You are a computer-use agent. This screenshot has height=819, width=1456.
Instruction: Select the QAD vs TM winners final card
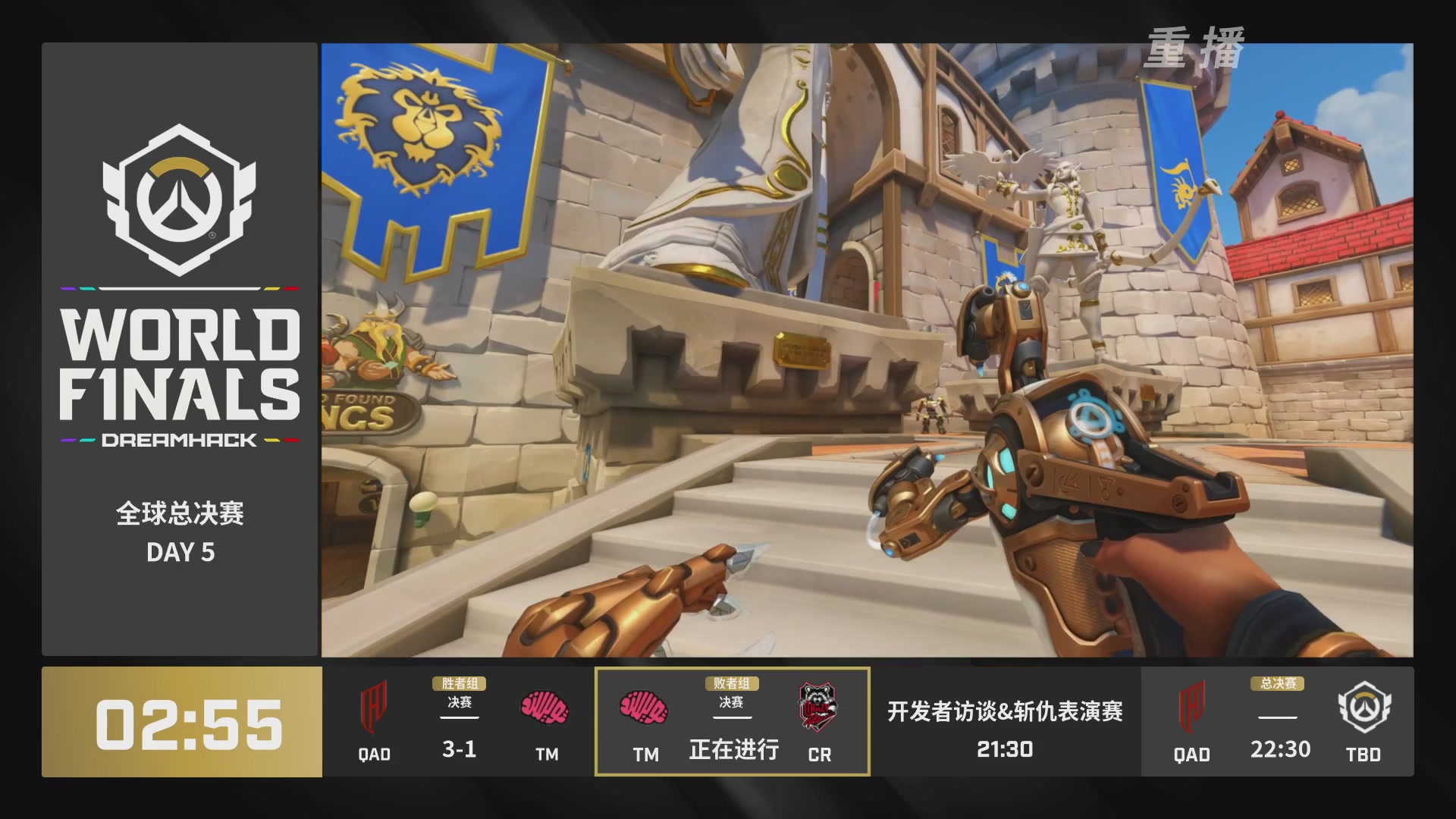click(x=459, y=722)
